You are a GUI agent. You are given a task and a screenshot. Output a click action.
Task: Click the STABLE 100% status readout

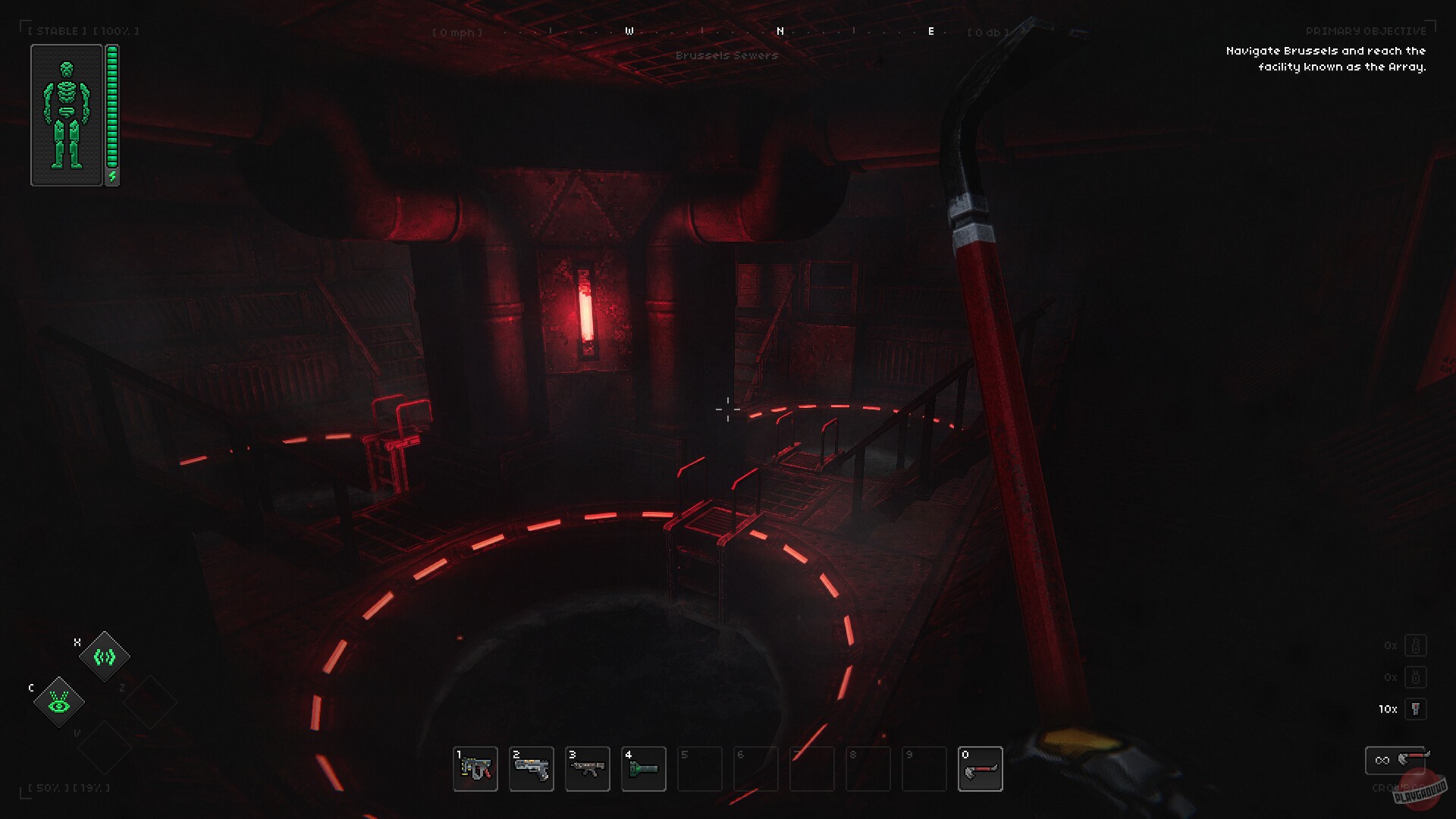[82, 31]
